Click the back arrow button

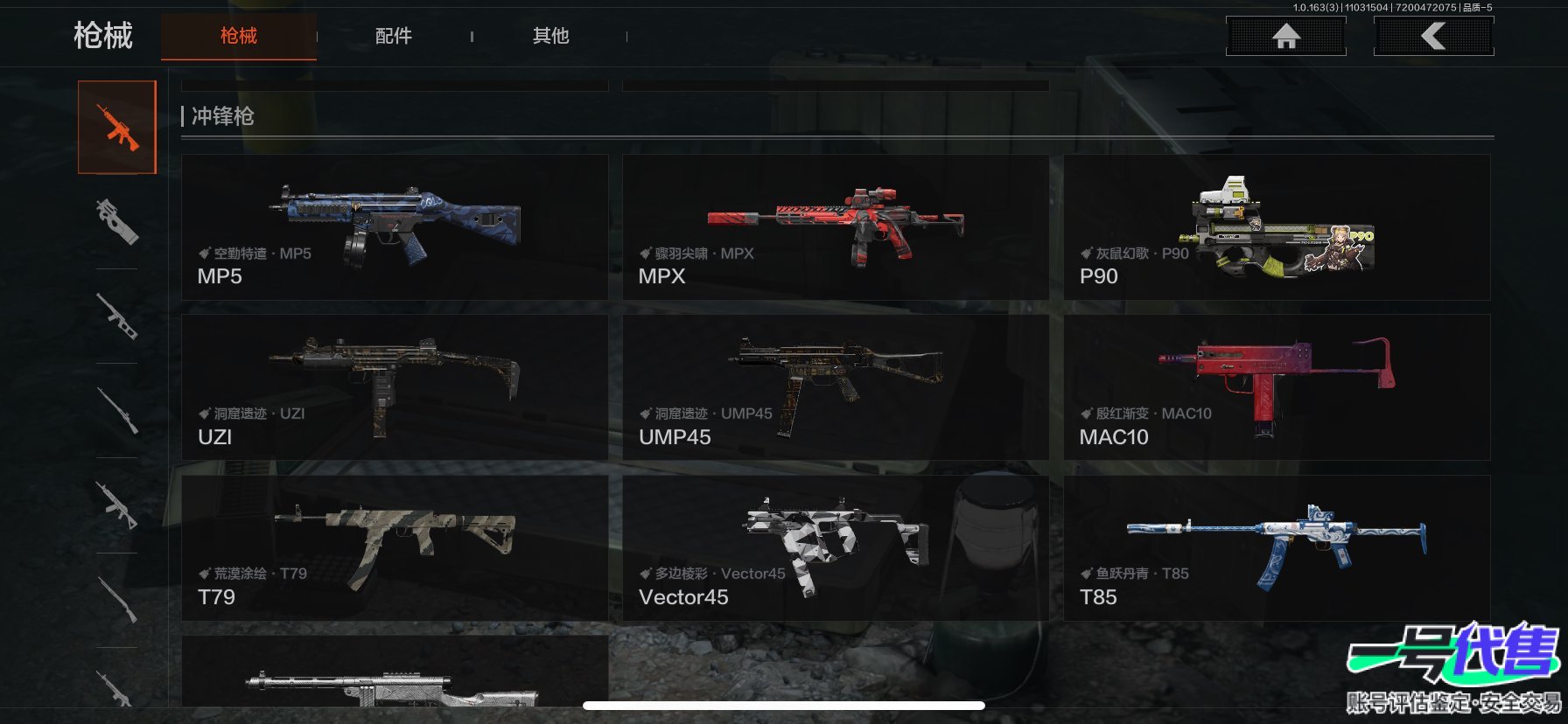(x=1433, y=36)
